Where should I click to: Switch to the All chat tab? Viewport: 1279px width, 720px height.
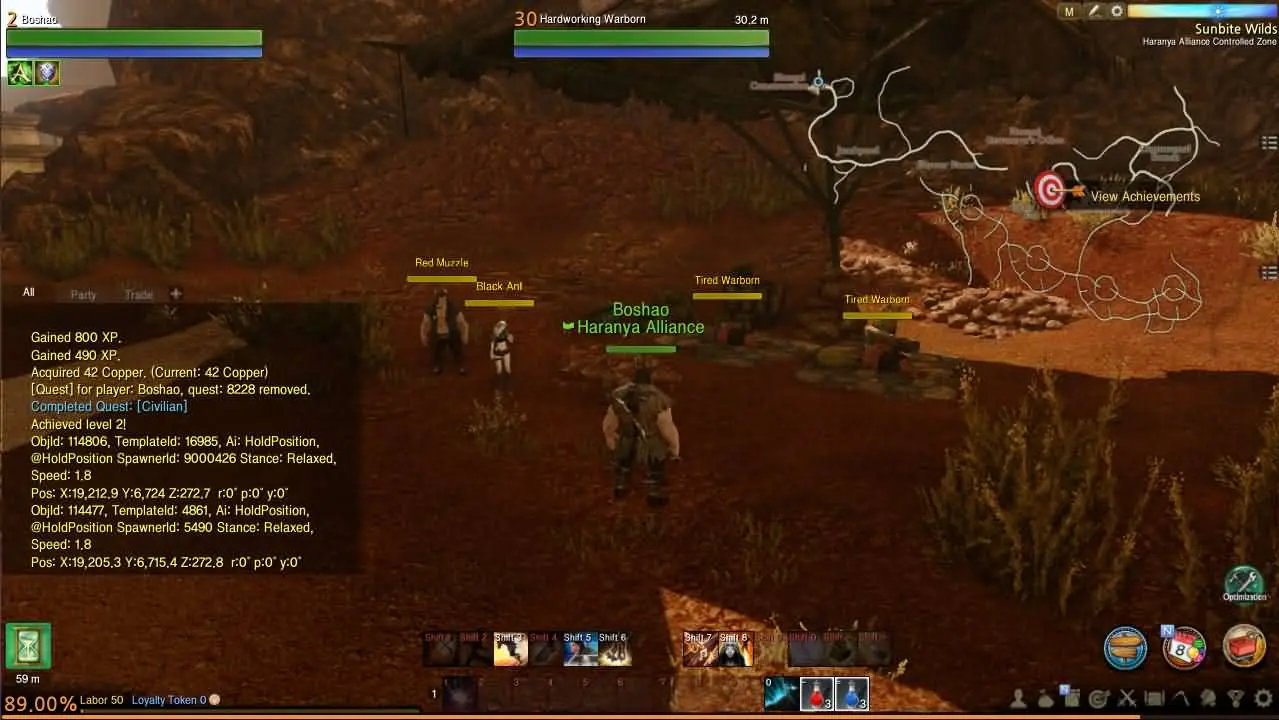[x=29, y=293]
